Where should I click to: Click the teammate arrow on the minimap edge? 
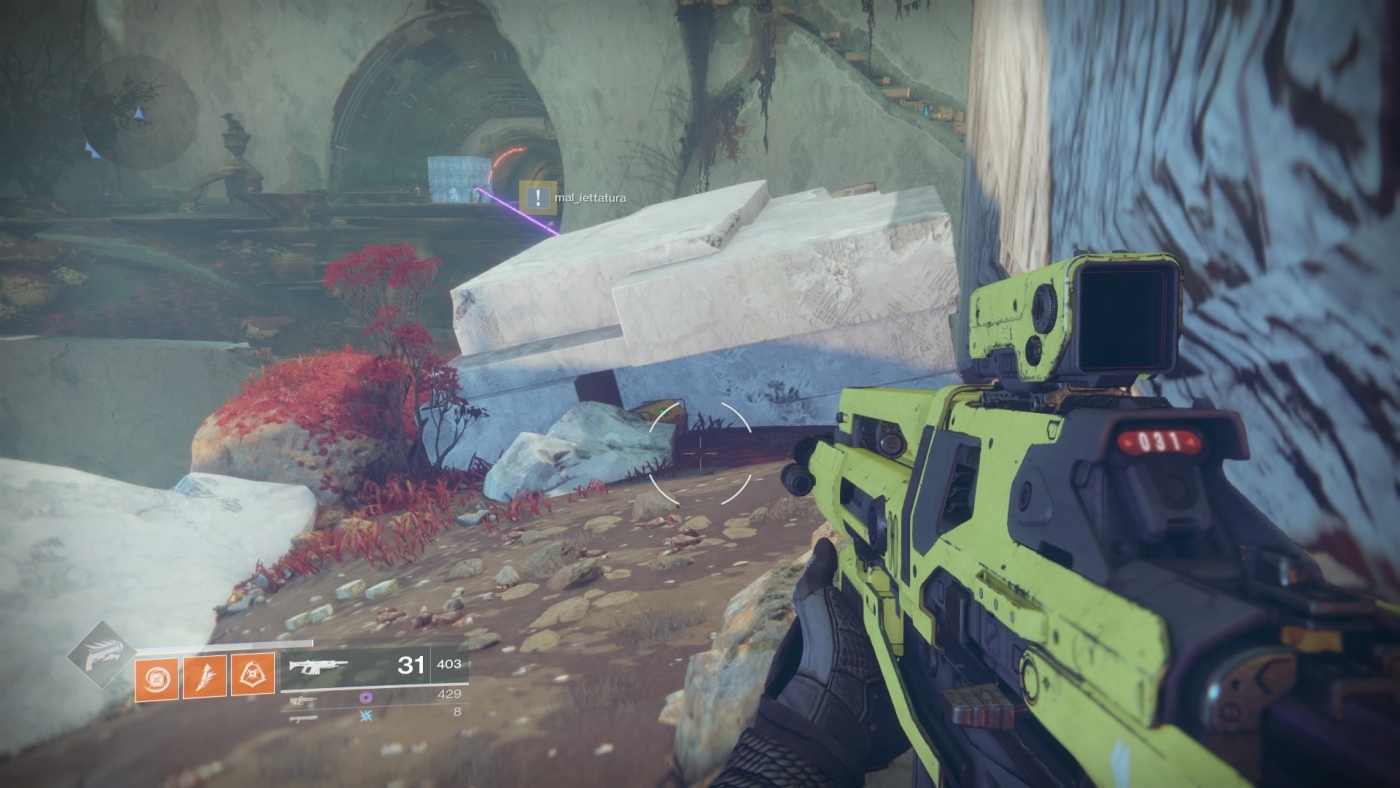coord(93,151)
